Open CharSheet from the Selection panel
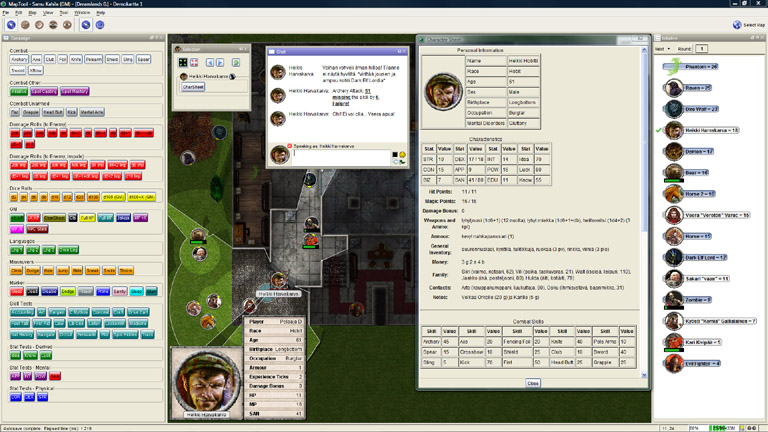Screen dimensions: 768x432 193,87
